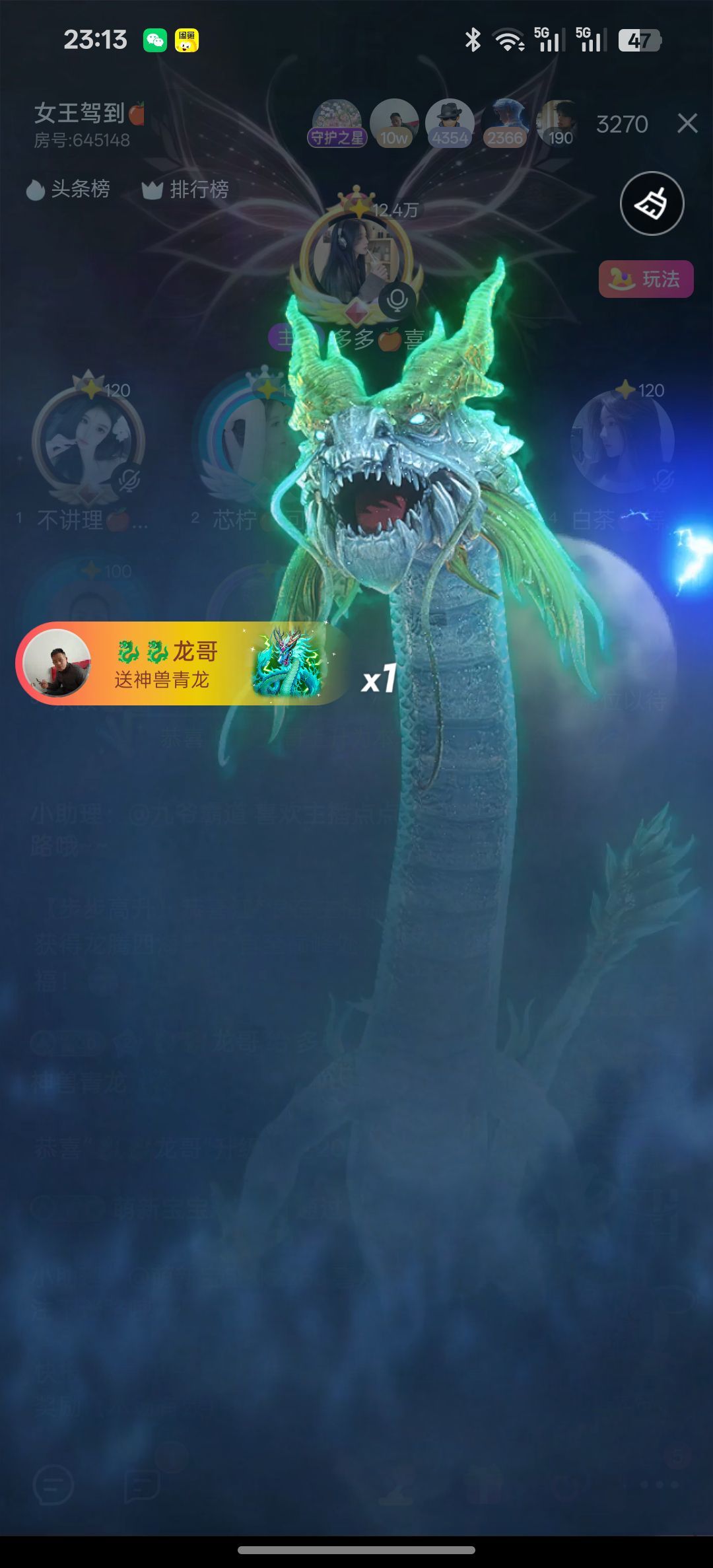Open the 头条榜 headline ranking

[68, 190]
